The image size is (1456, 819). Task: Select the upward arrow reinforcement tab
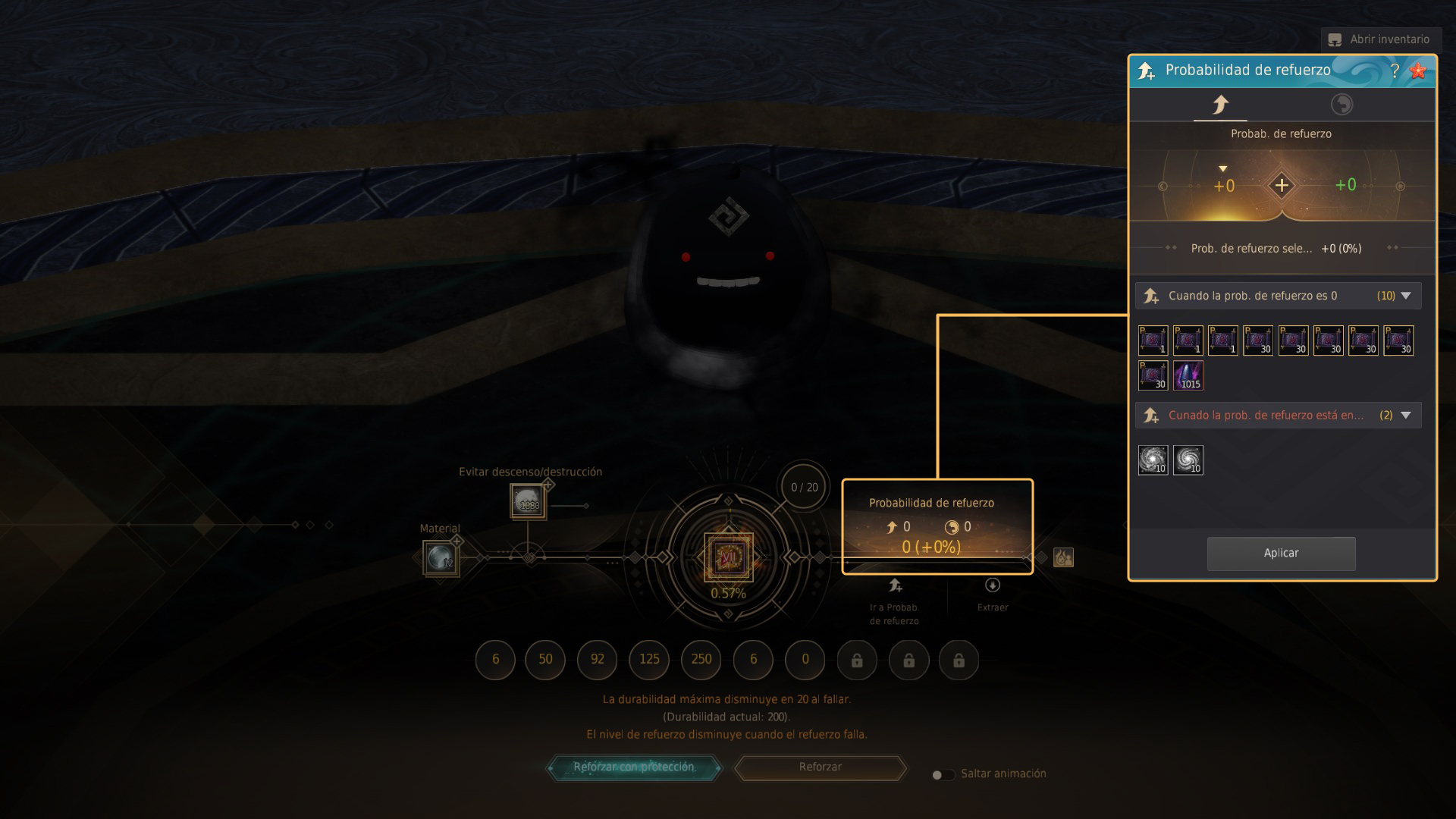[x=1220, y=105]
